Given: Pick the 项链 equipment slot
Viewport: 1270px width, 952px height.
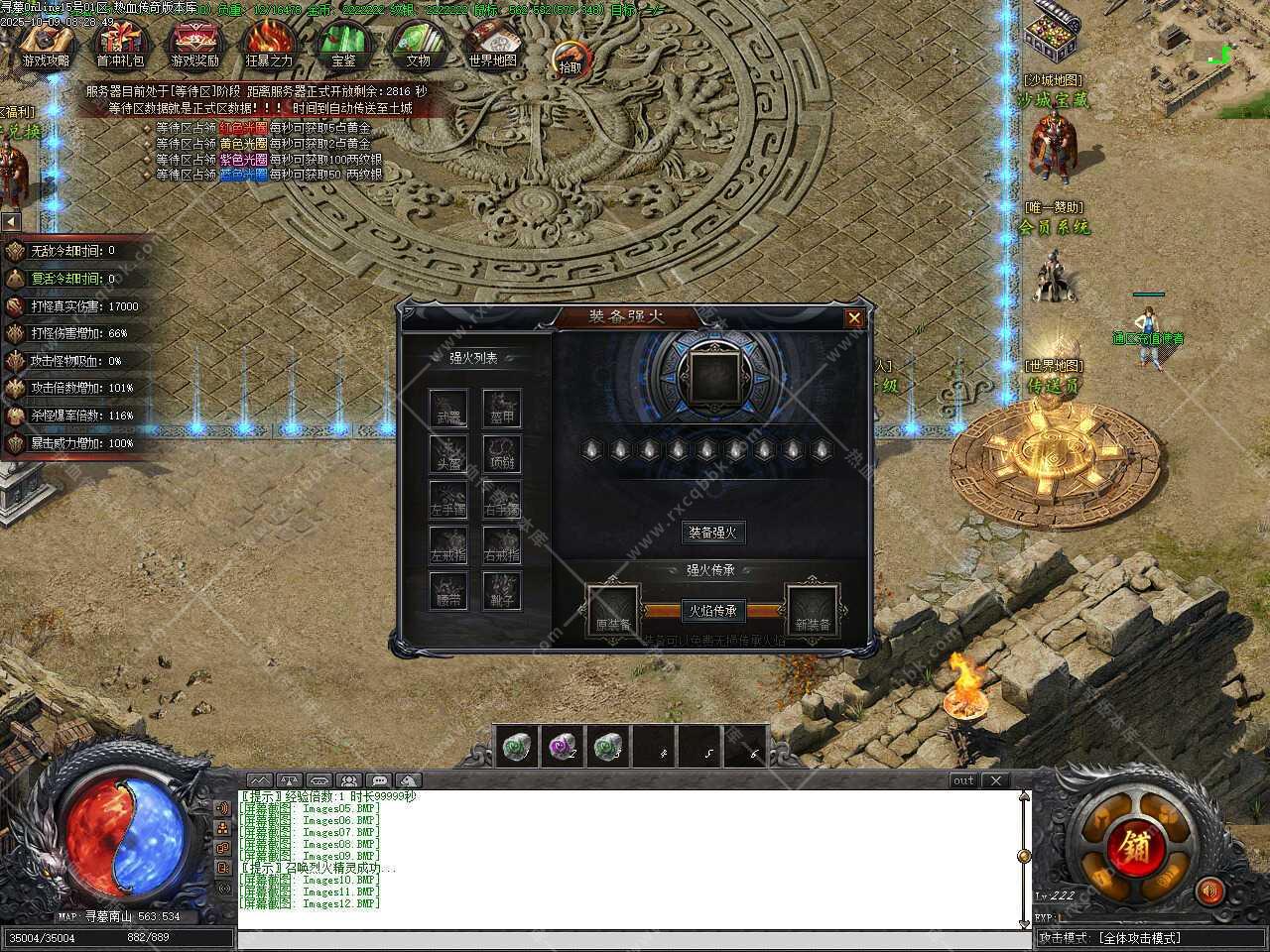Looking at the screenshot, I should 502,453.
